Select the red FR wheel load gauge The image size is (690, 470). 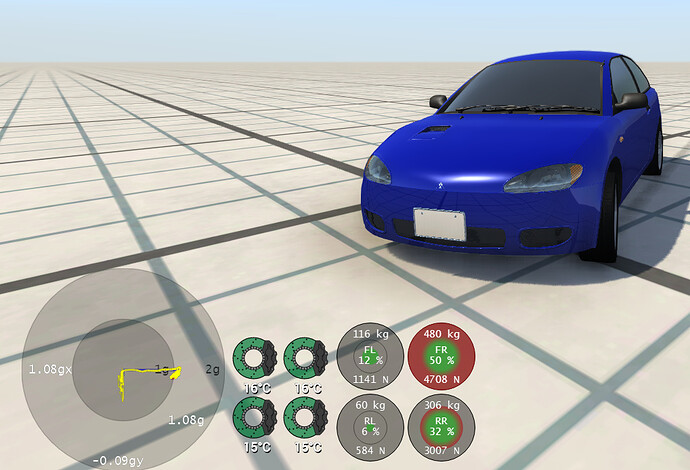coord(441,357)
